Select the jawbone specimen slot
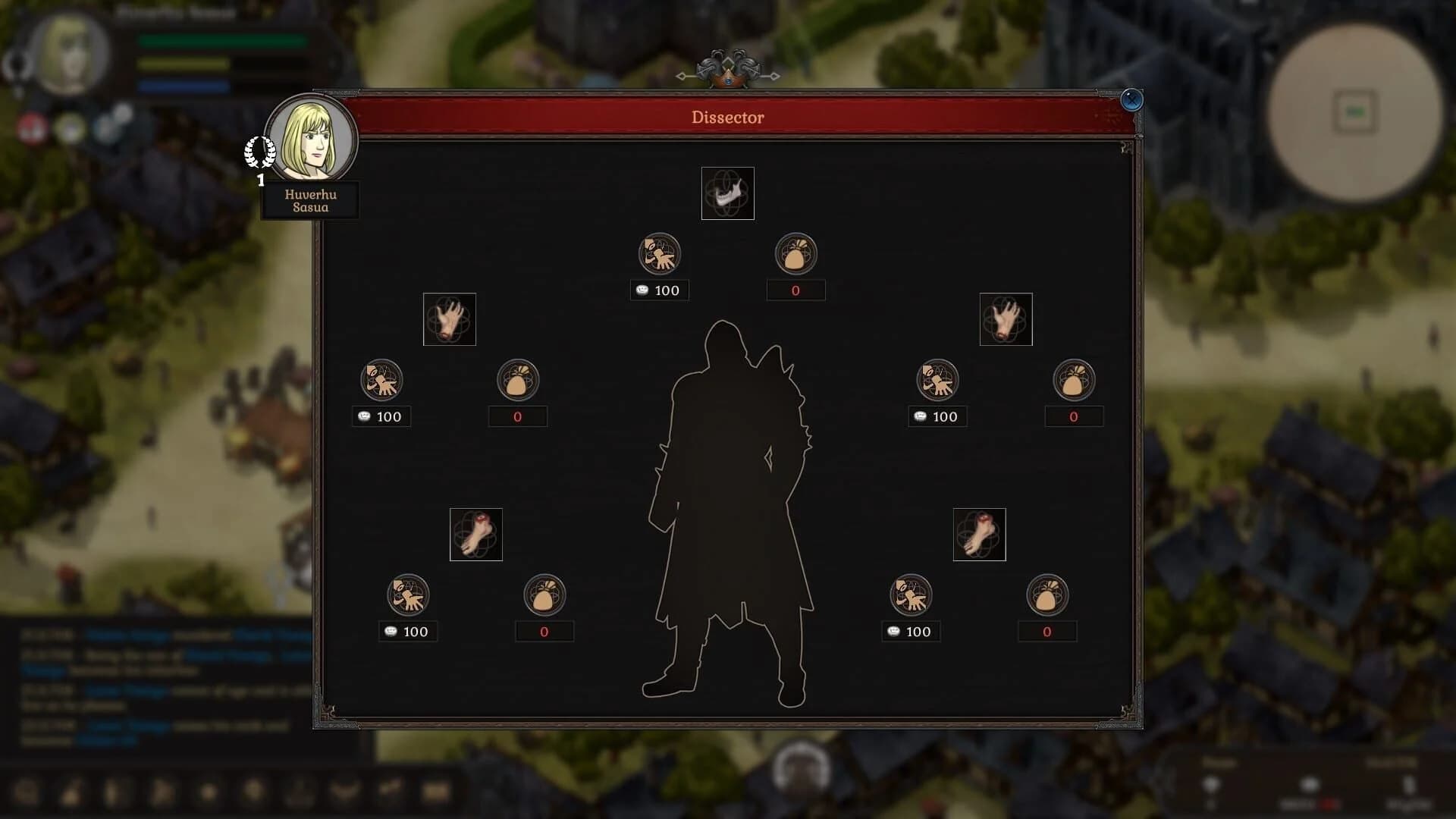Viewport: 1456px width, 819px height. [x=727, y=193]
